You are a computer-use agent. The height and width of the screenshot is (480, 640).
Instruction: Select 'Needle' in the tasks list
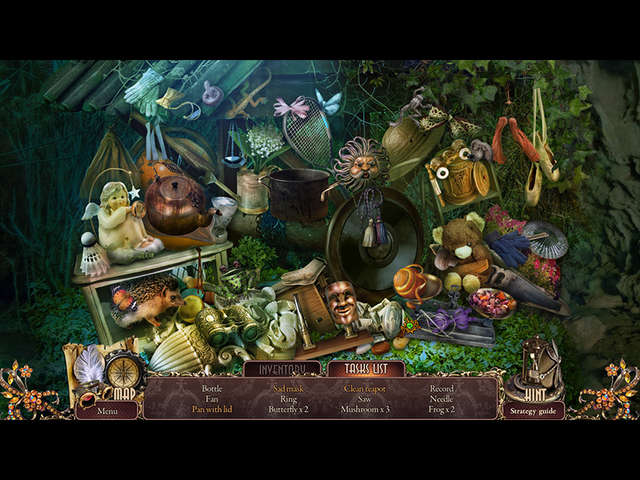click(441, 398)
